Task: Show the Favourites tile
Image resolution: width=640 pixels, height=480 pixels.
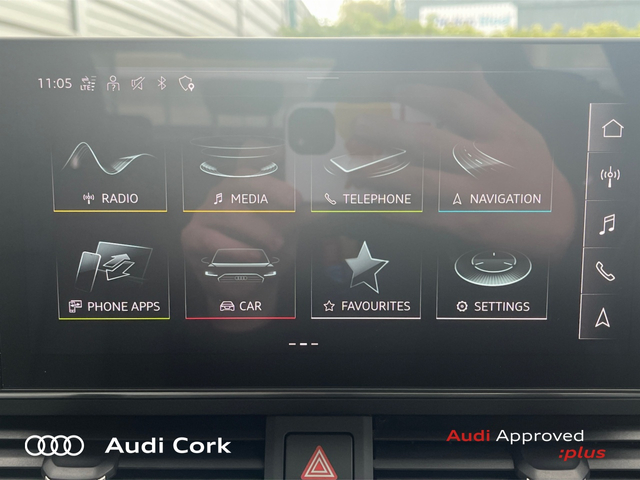Action: (367, 282)
